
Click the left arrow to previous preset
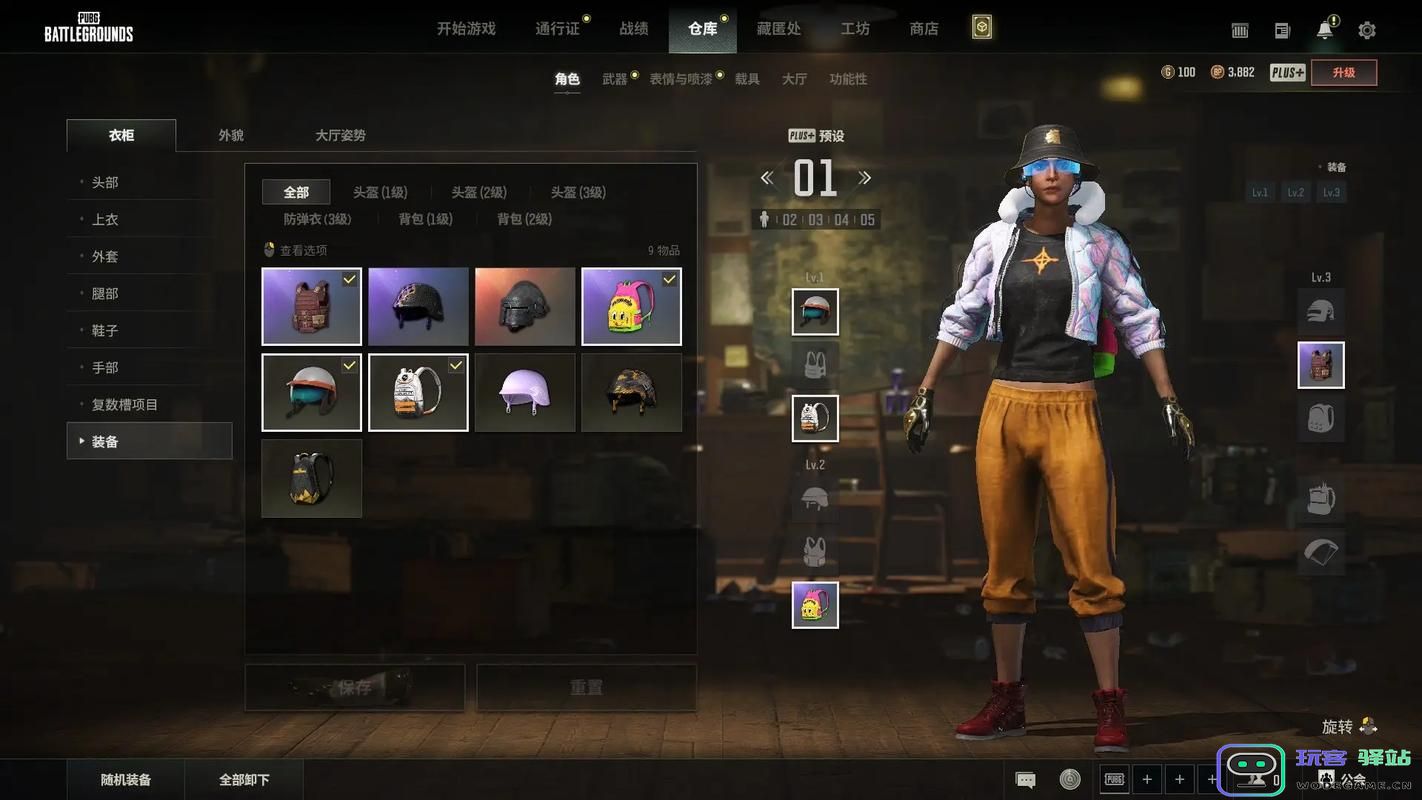coord(767,177)
